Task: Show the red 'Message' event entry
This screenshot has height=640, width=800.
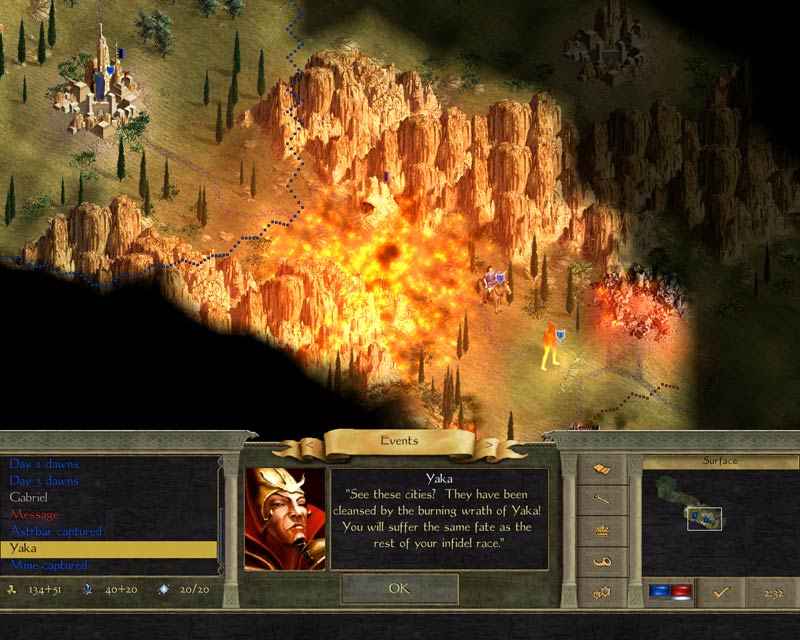Action: coord(34,514)
